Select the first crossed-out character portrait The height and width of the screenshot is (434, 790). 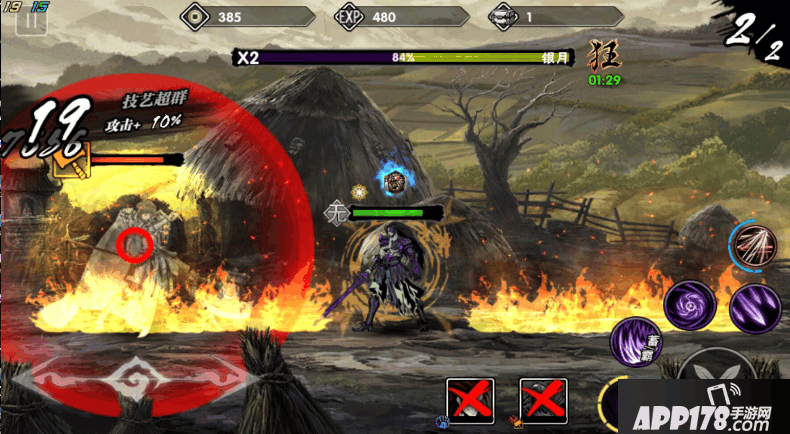(x=470, y=401)
